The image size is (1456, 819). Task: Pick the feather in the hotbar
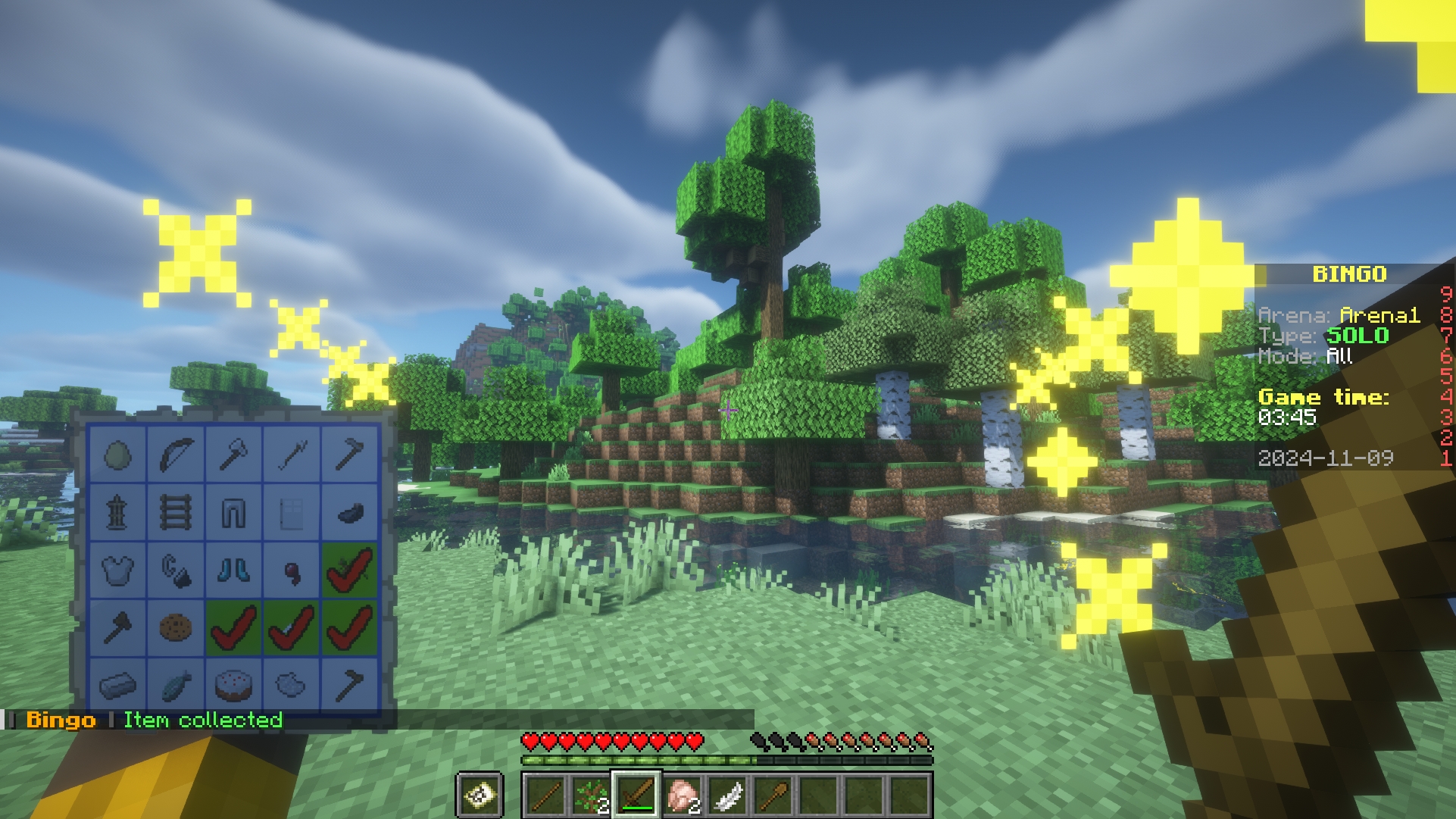tap(728, 796)
